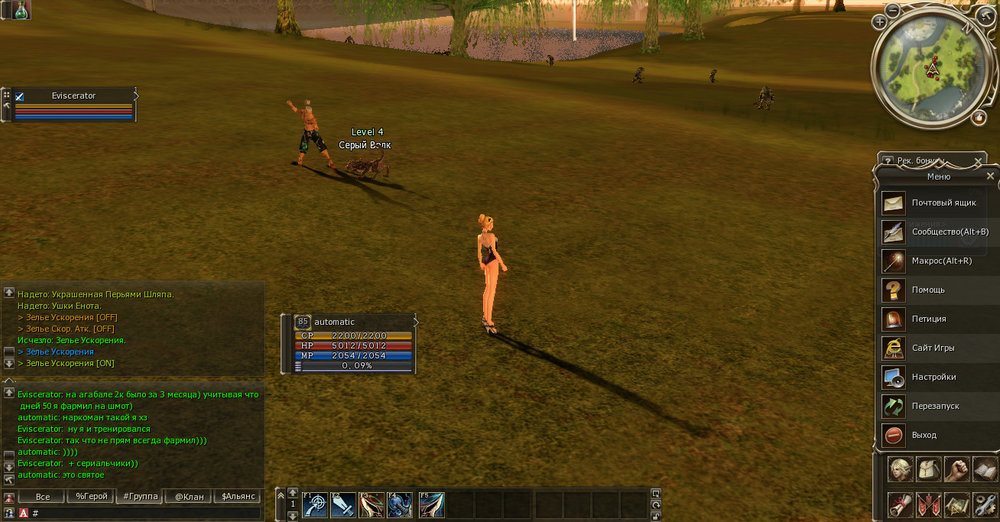
Task: Open Настройки settings from the menu
Action: (x=935, y=377)
